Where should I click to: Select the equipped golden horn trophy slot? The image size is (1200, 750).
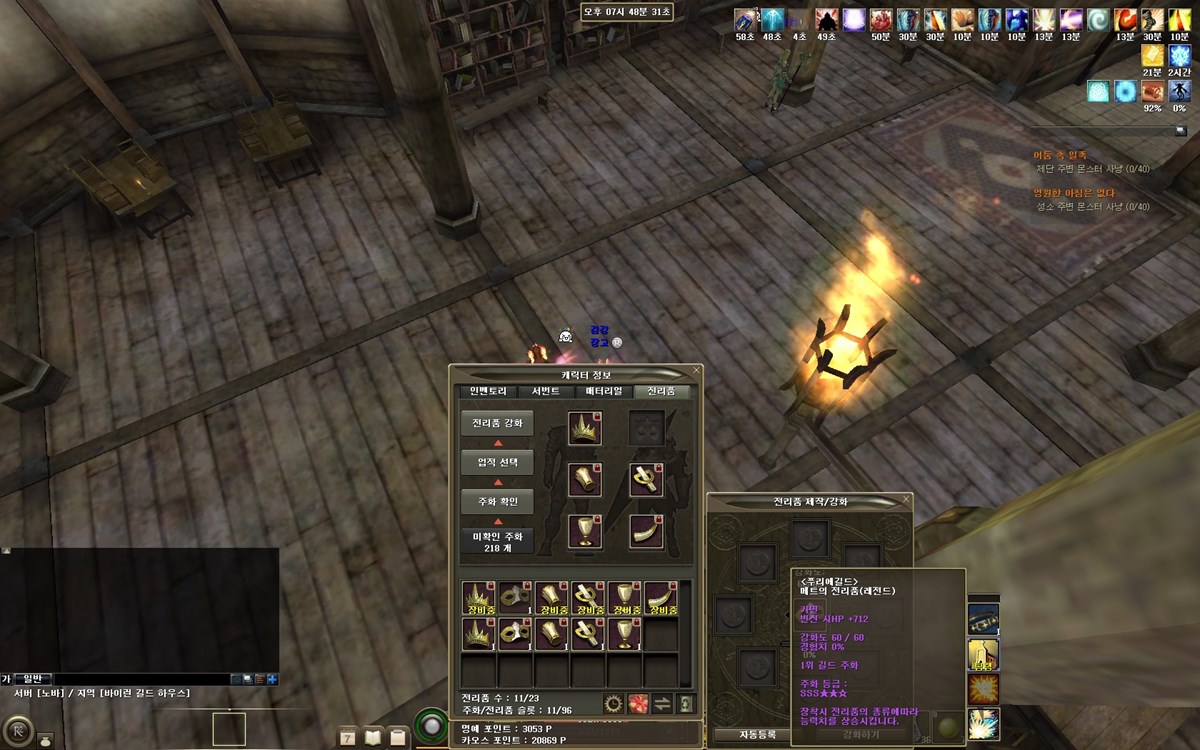coord(646,531)
